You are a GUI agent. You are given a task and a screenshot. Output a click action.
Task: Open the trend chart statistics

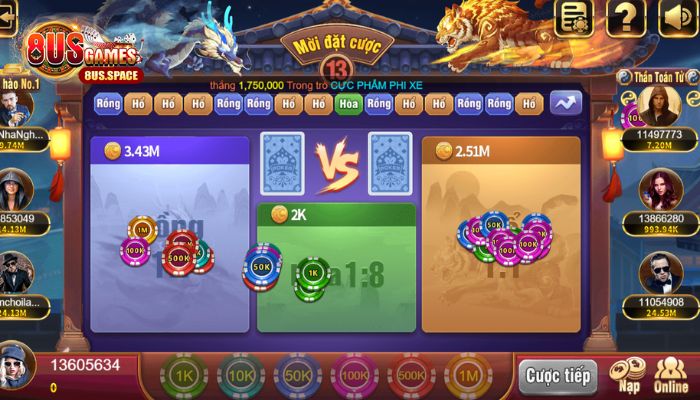click(564, 104)
